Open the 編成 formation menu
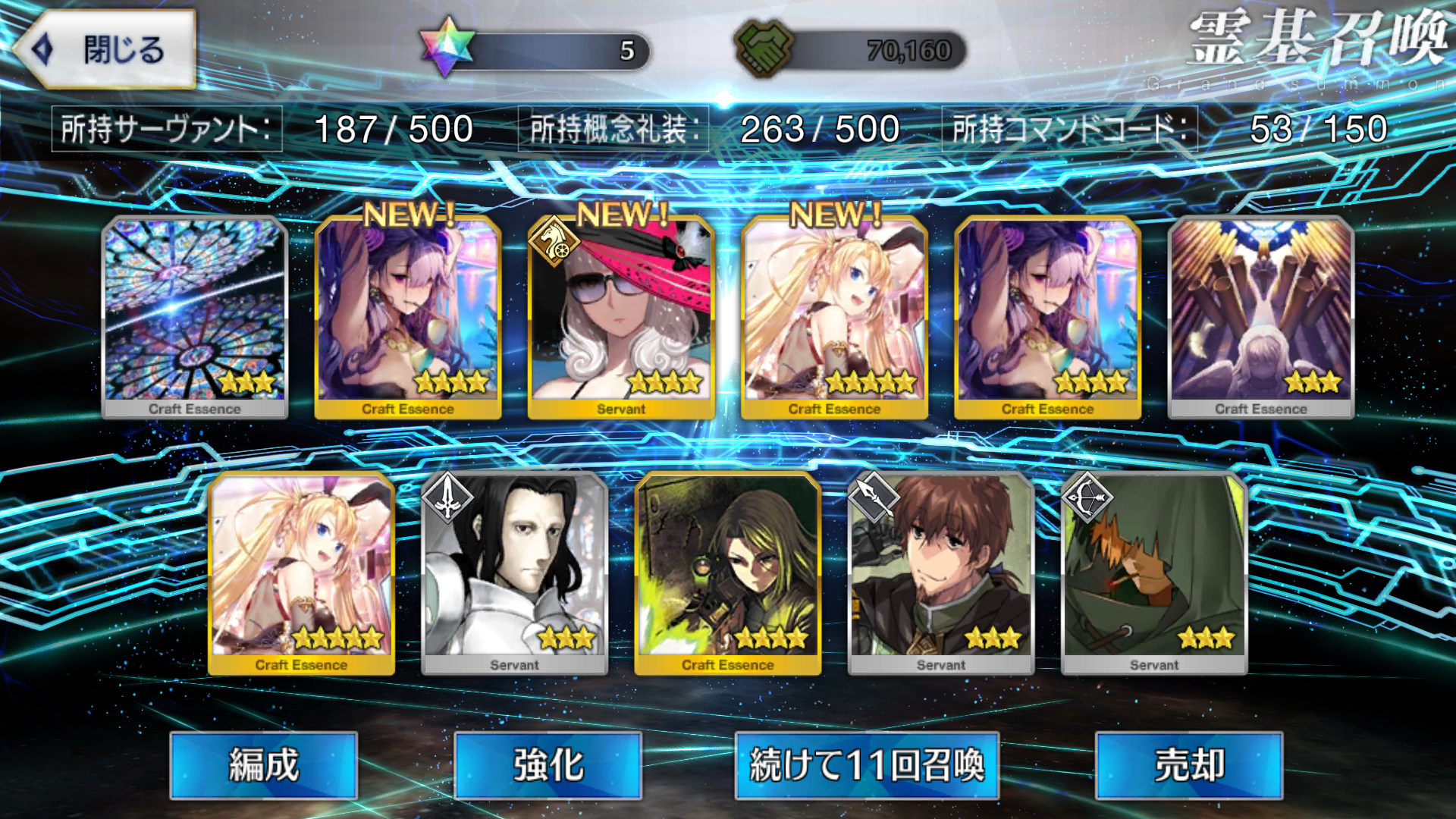This screenshot has width=1456, height=819. [x=264, y=765]
